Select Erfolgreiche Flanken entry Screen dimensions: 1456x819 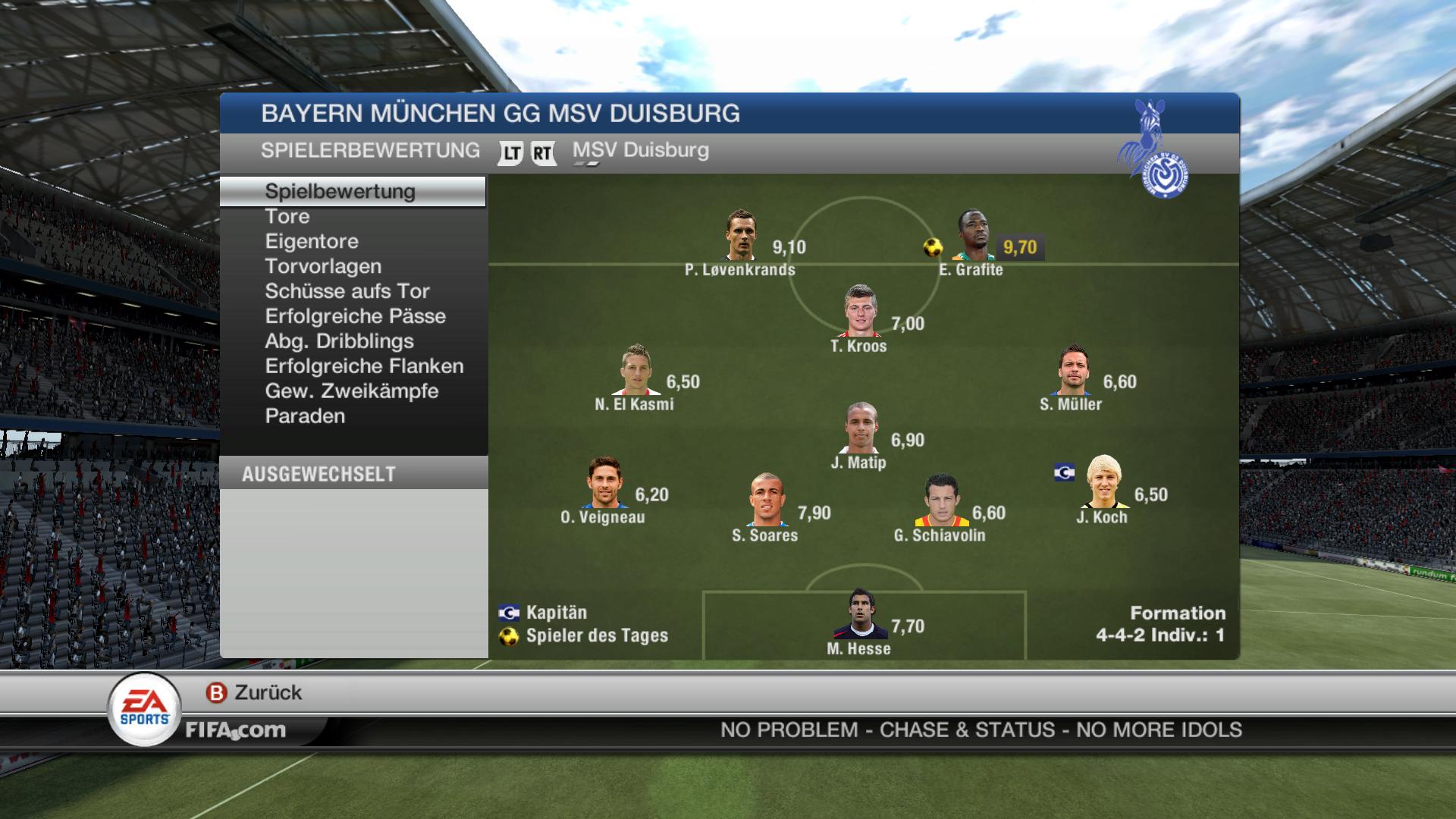(x=364, y=367)
